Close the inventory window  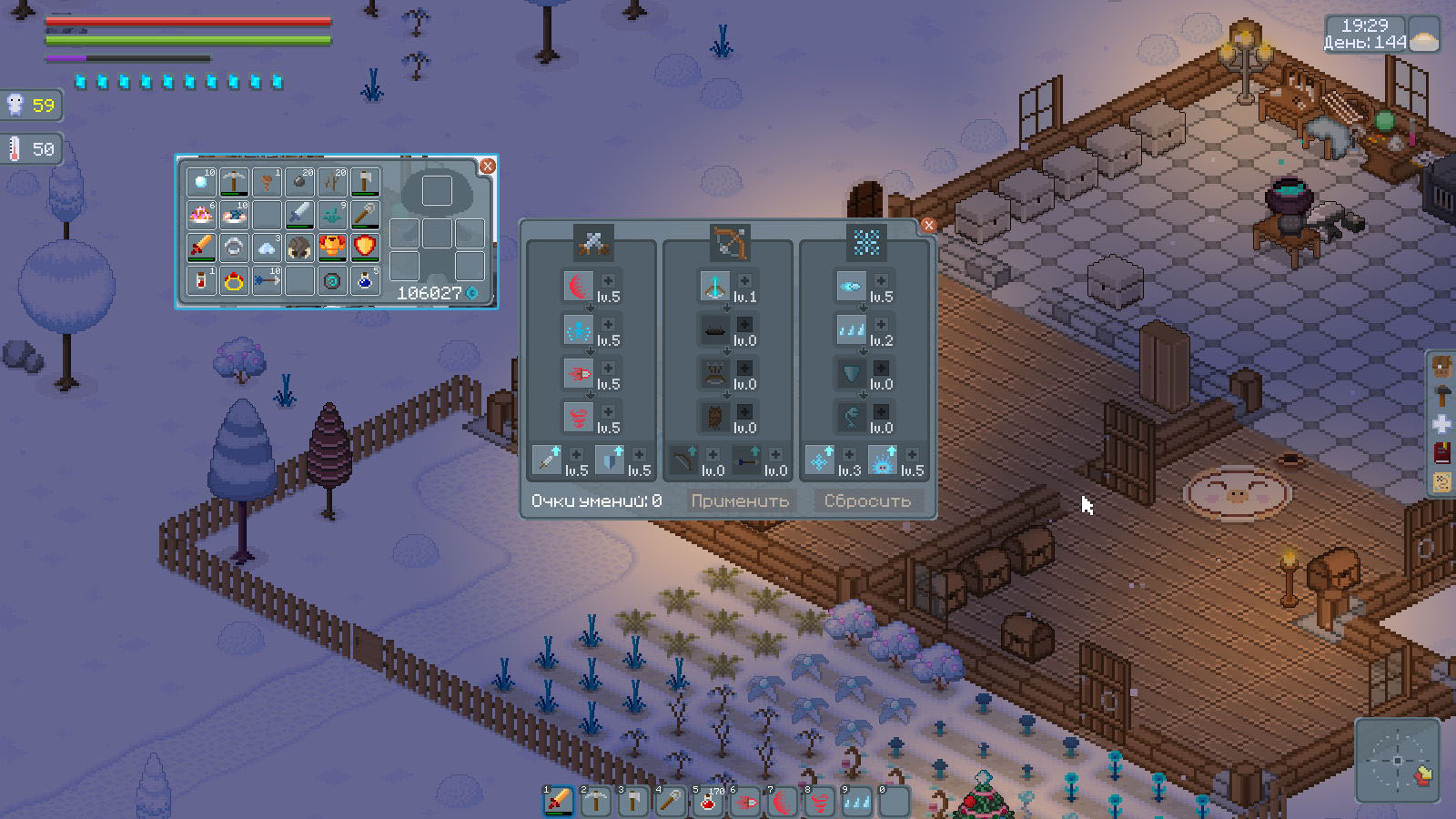point(488,166)
